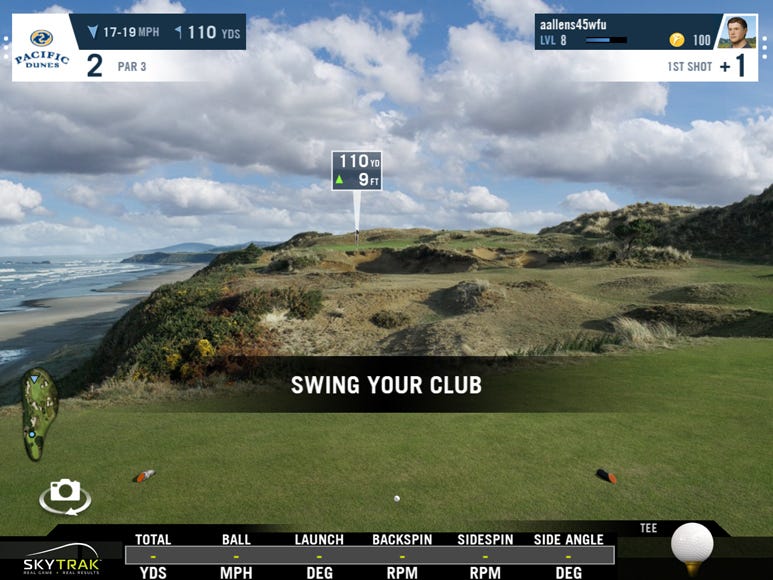The height and width of the screenshot is (580, 773).
Task: Tap the gold coin balance icon
Action: (x=677, y=40)
